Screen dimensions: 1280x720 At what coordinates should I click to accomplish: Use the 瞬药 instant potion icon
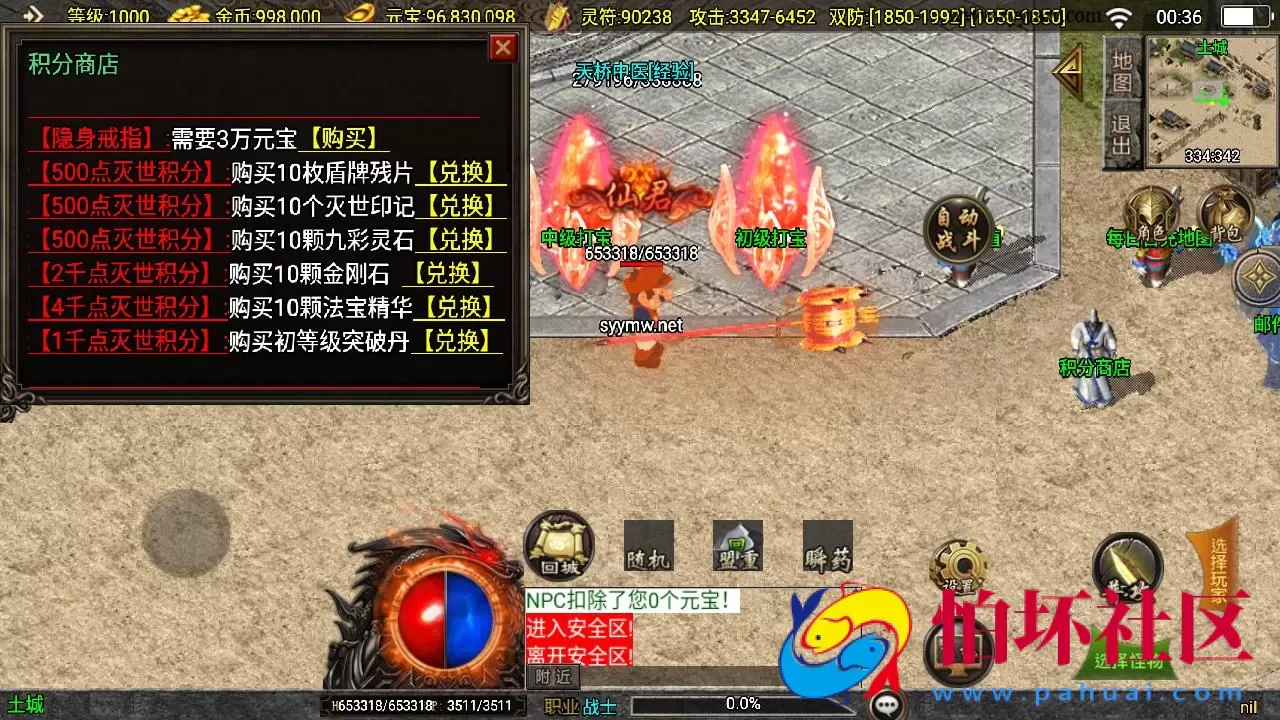coord(825,547)
